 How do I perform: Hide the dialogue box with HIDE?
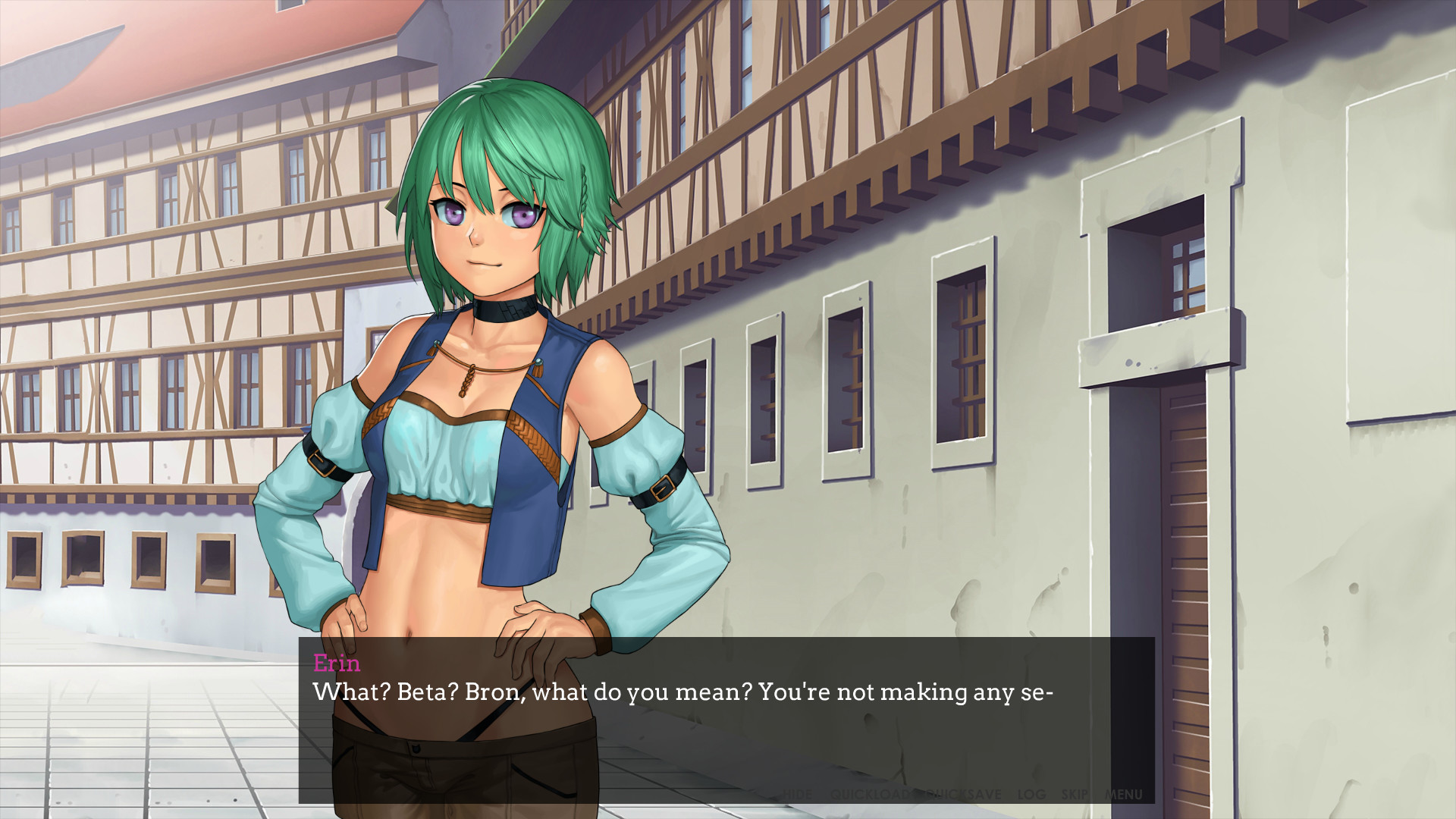pos(797,795)
